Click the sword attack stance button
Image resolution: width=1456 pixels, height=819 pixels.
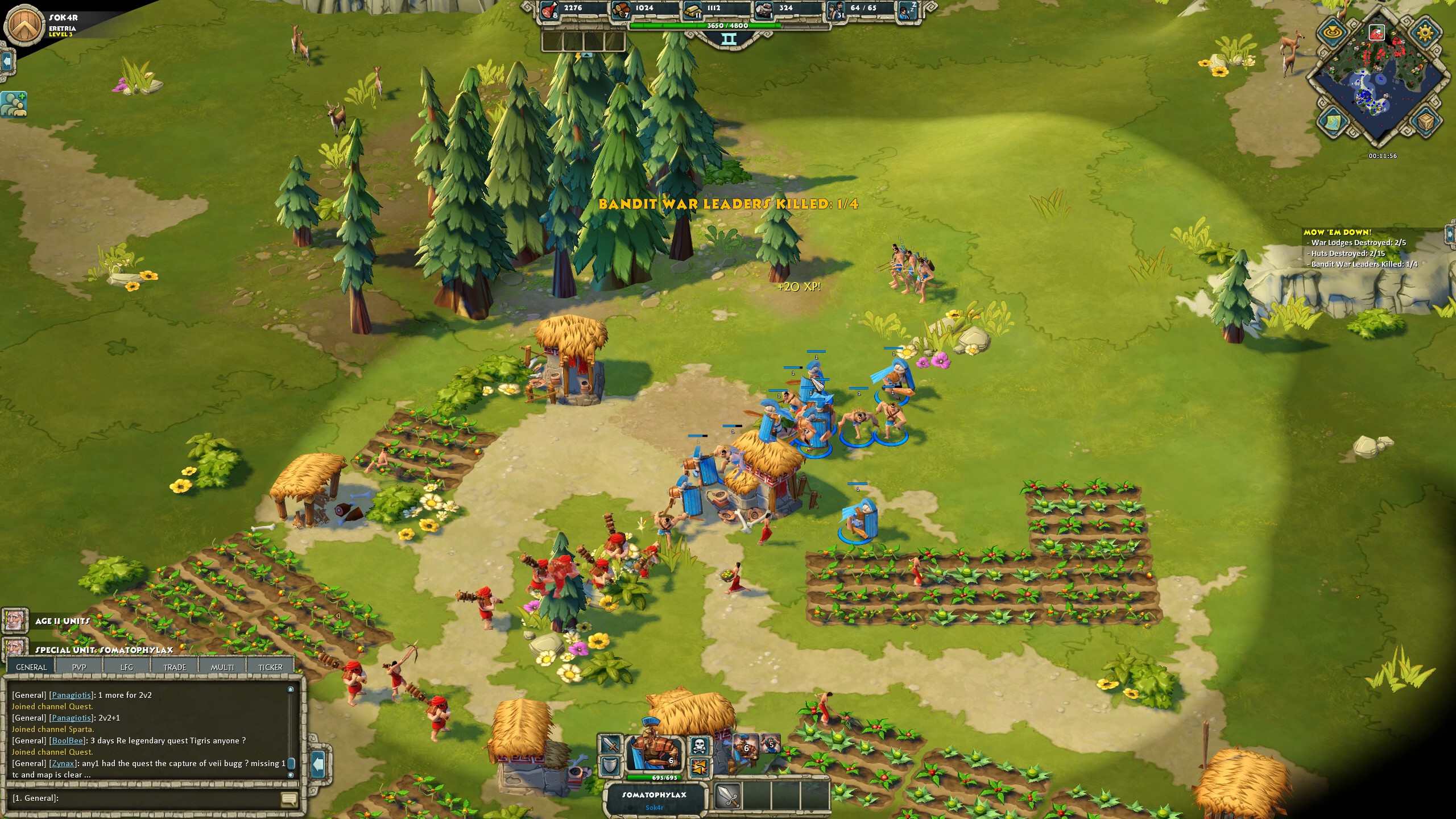click(x=611, y=744)
